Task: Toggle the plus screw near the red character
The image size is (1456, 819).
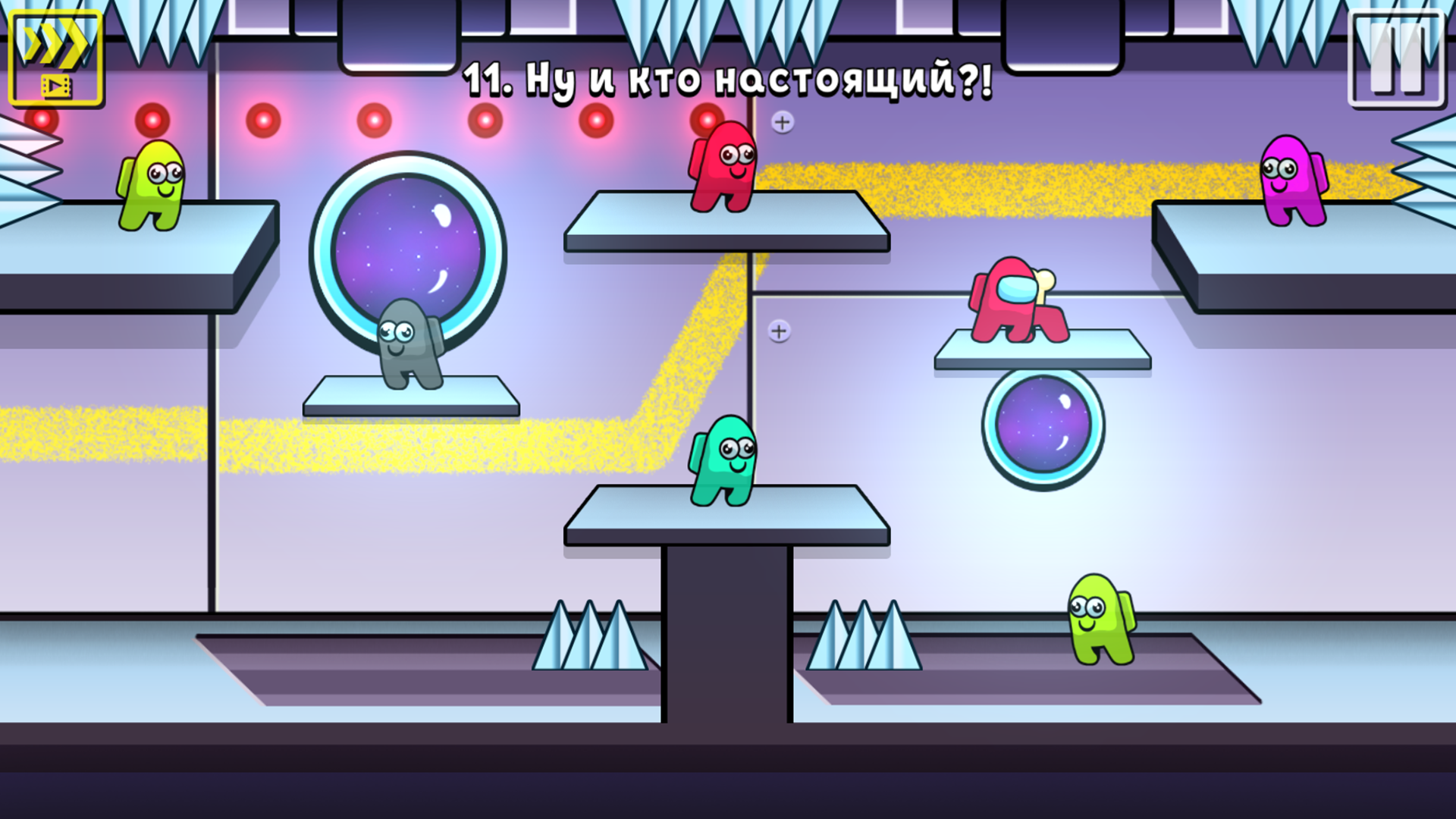Action: coord(783,121)
